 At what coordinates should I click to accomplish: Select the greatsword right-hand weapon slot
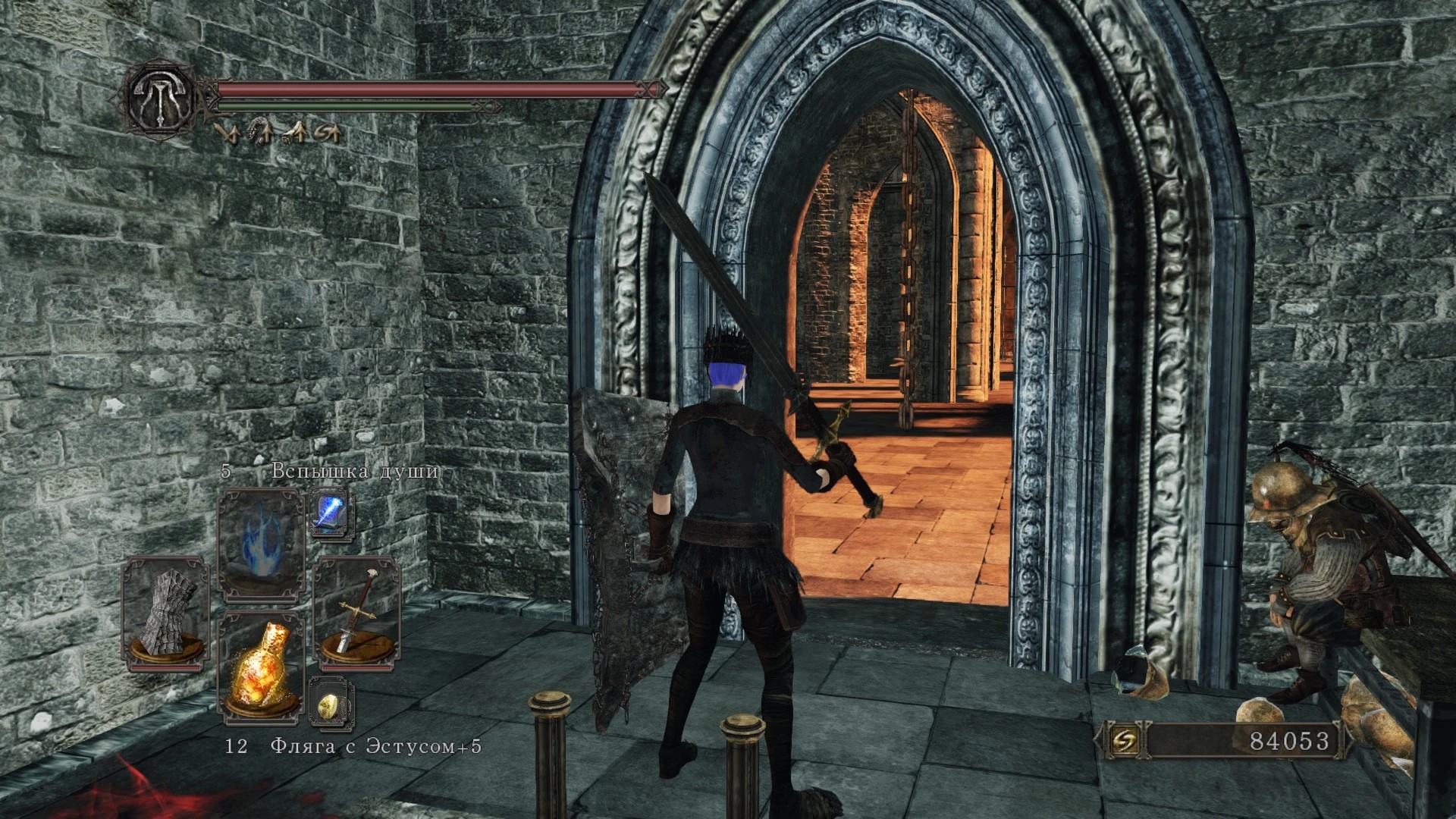click(356, 613)
